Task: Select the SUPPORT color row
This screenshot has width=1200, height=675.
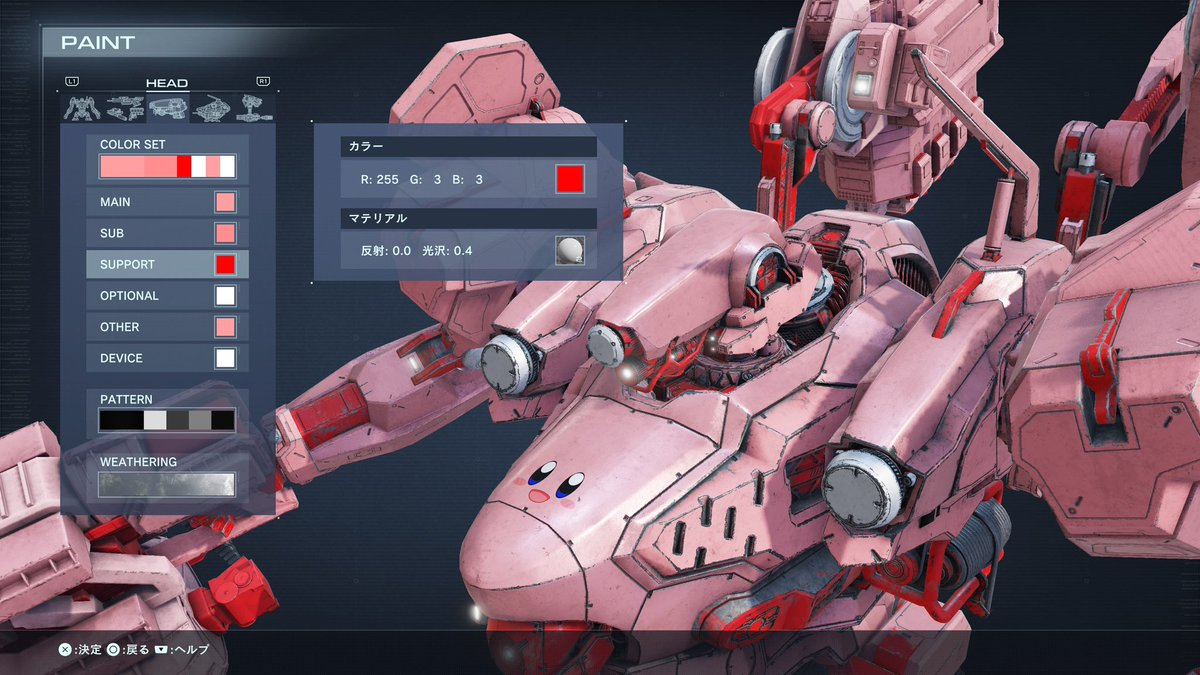Action: tap(167, 264)
